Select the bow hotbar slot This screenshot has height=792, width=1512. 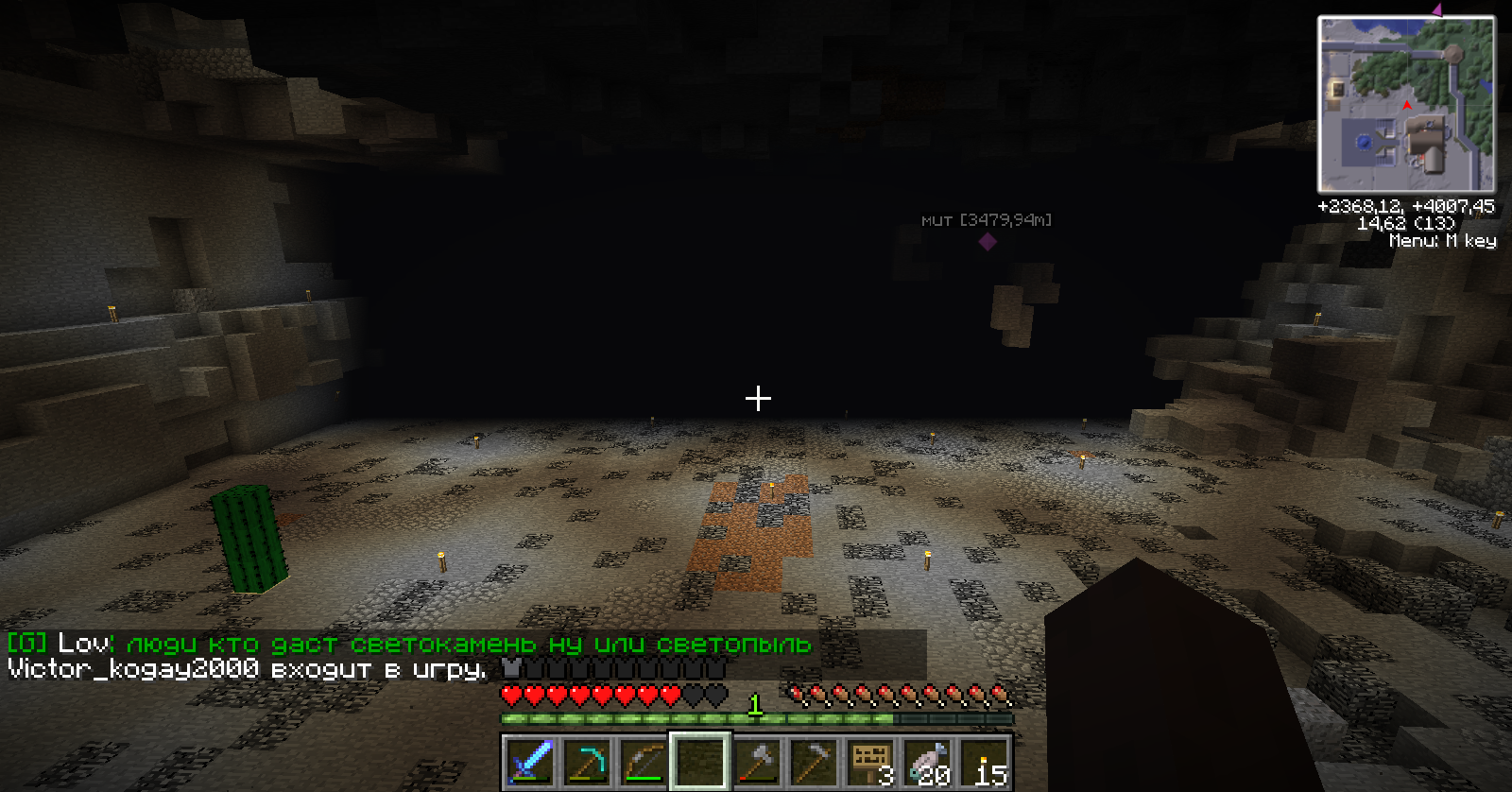click(x=644, y=760)
